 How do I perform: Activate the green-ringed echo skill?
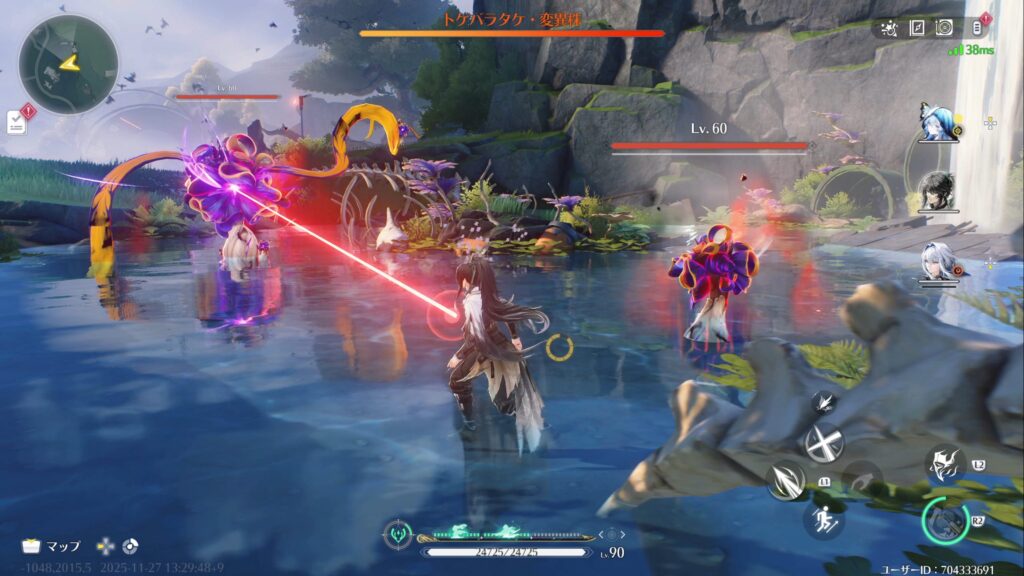point(945,521)
